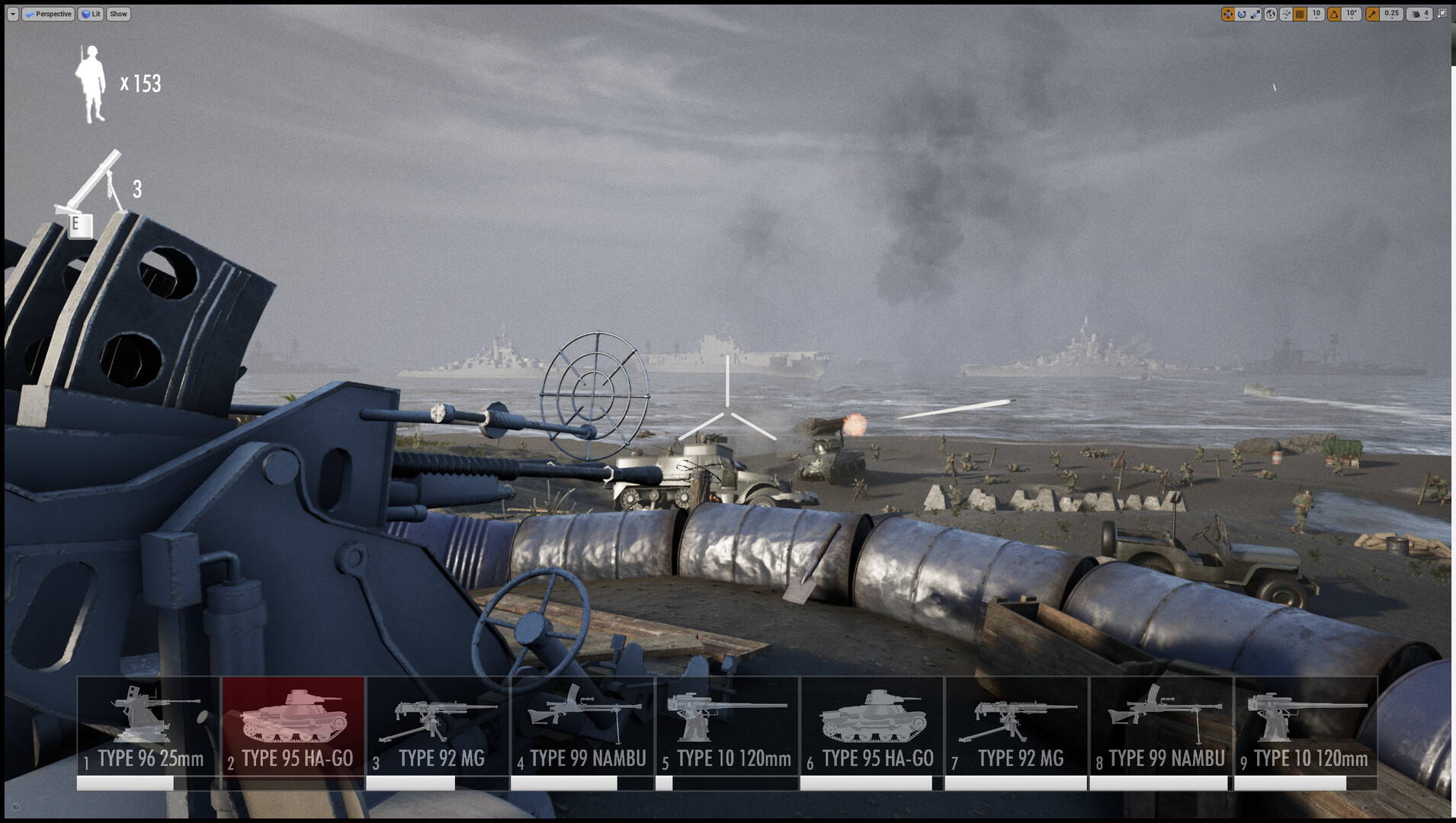Click the surface snapping icon
This screenshot has height=823, width=1456.
tap(1286, 14)
